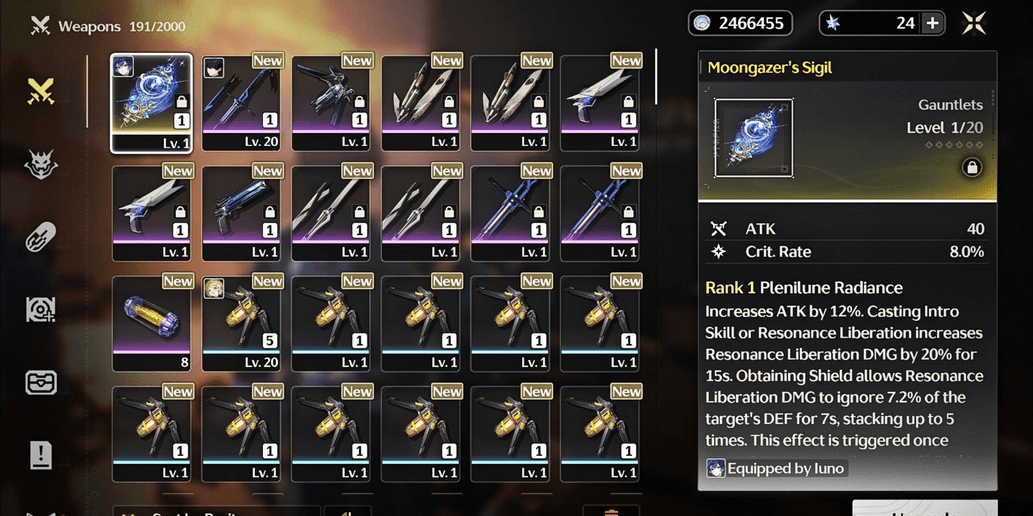Viewport: 1033px width, 516px height.
Task: Choose the yellow capsule item with count 8
Action: click(x=151, y=322)
